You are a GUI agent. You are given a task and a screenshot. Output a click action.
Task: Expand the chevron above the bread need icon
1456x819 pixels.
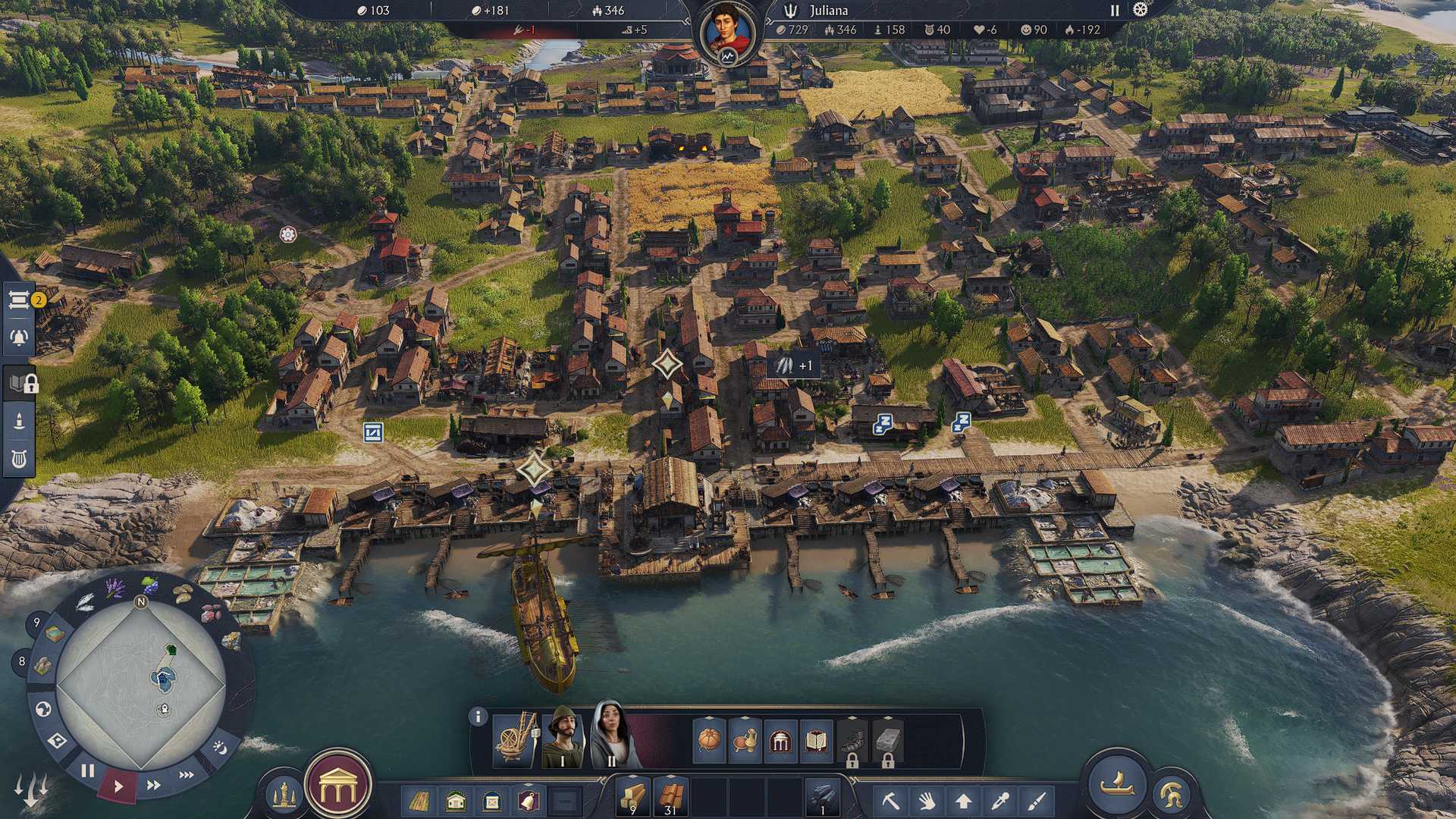click(708, 717)
